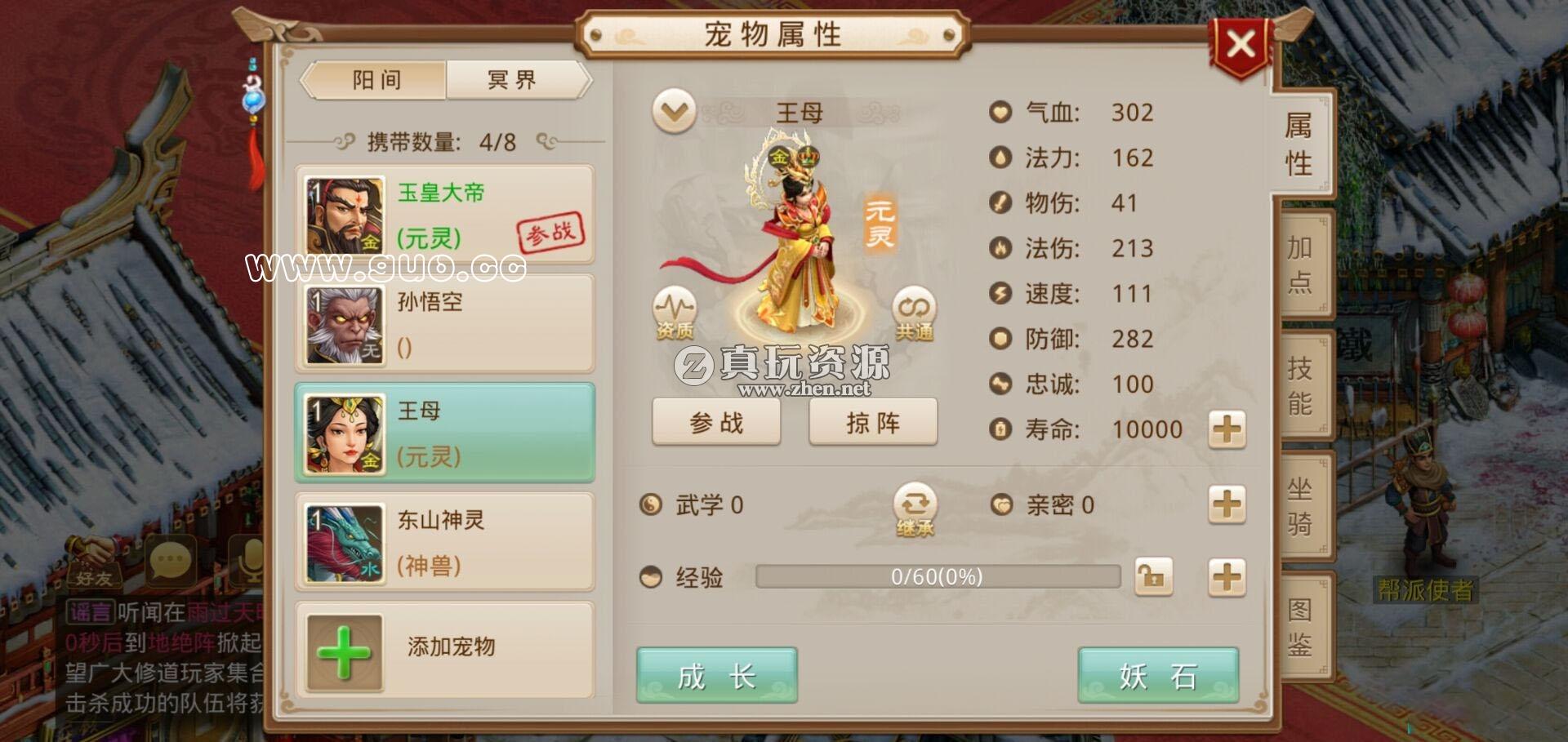This screenshot has height=742, width=1568.
Task: Switch to the 冥界 tab
Action: (x=513, y=80)
